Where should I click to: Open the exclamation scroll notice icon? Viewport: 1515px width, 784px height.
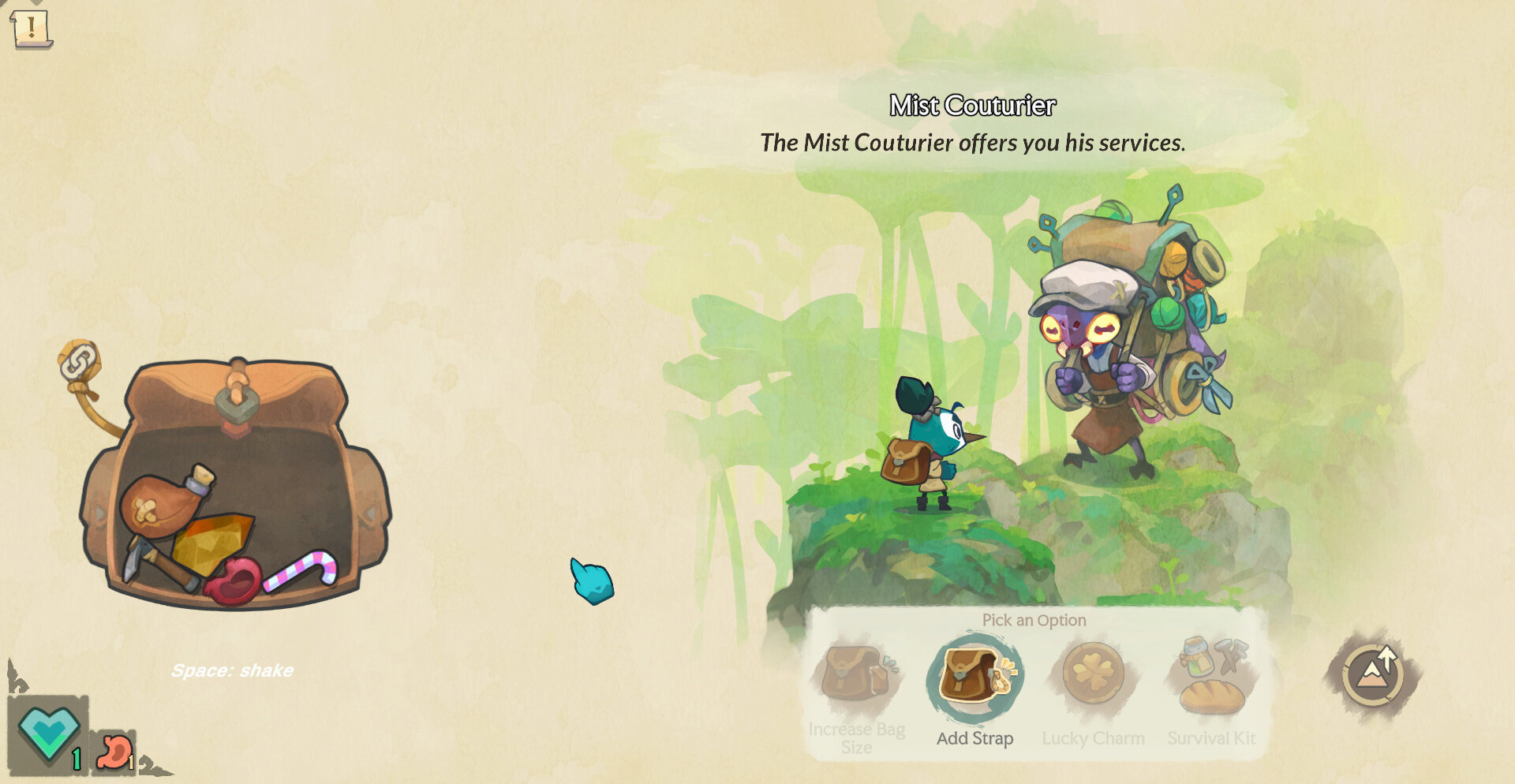[x=32, y=28]
